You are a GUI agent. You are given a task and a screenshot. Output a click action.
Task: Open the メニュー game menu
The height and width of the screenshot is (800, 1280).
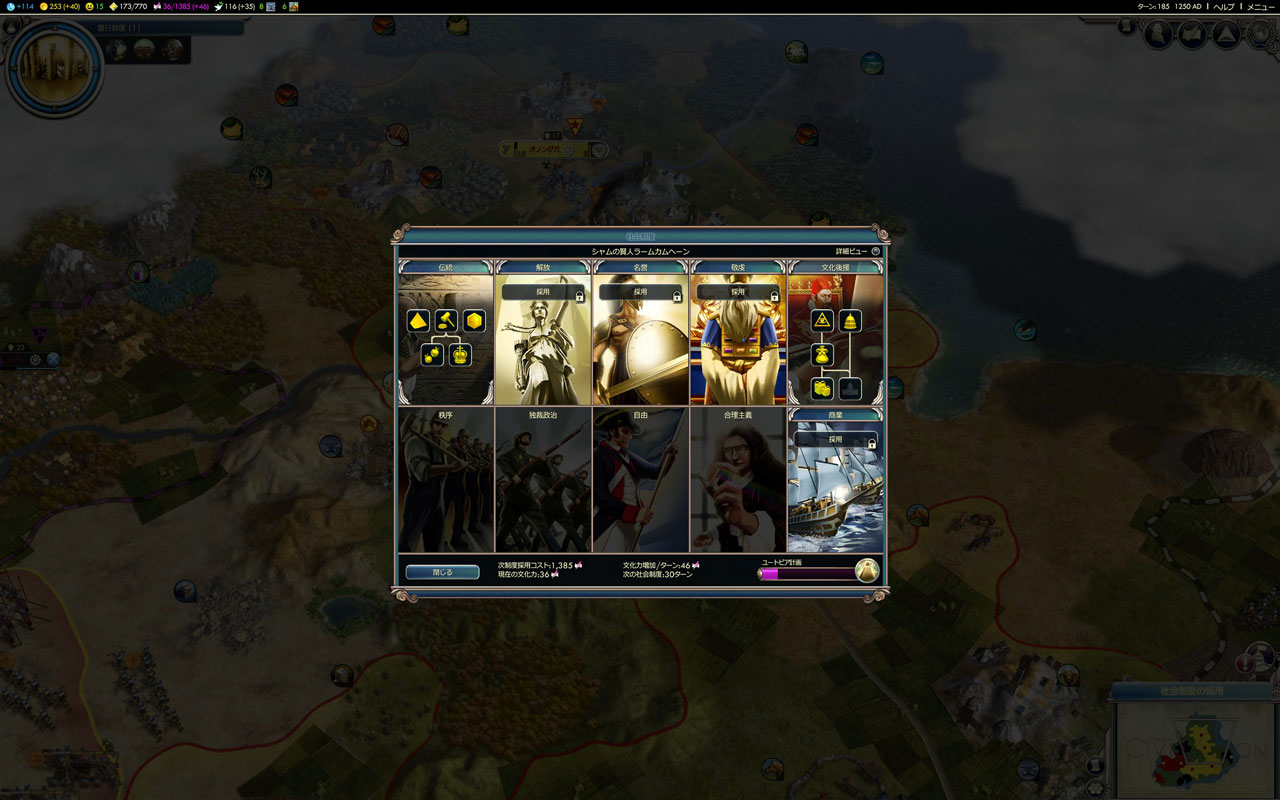pyautogui.click(x=1259, y=7)
